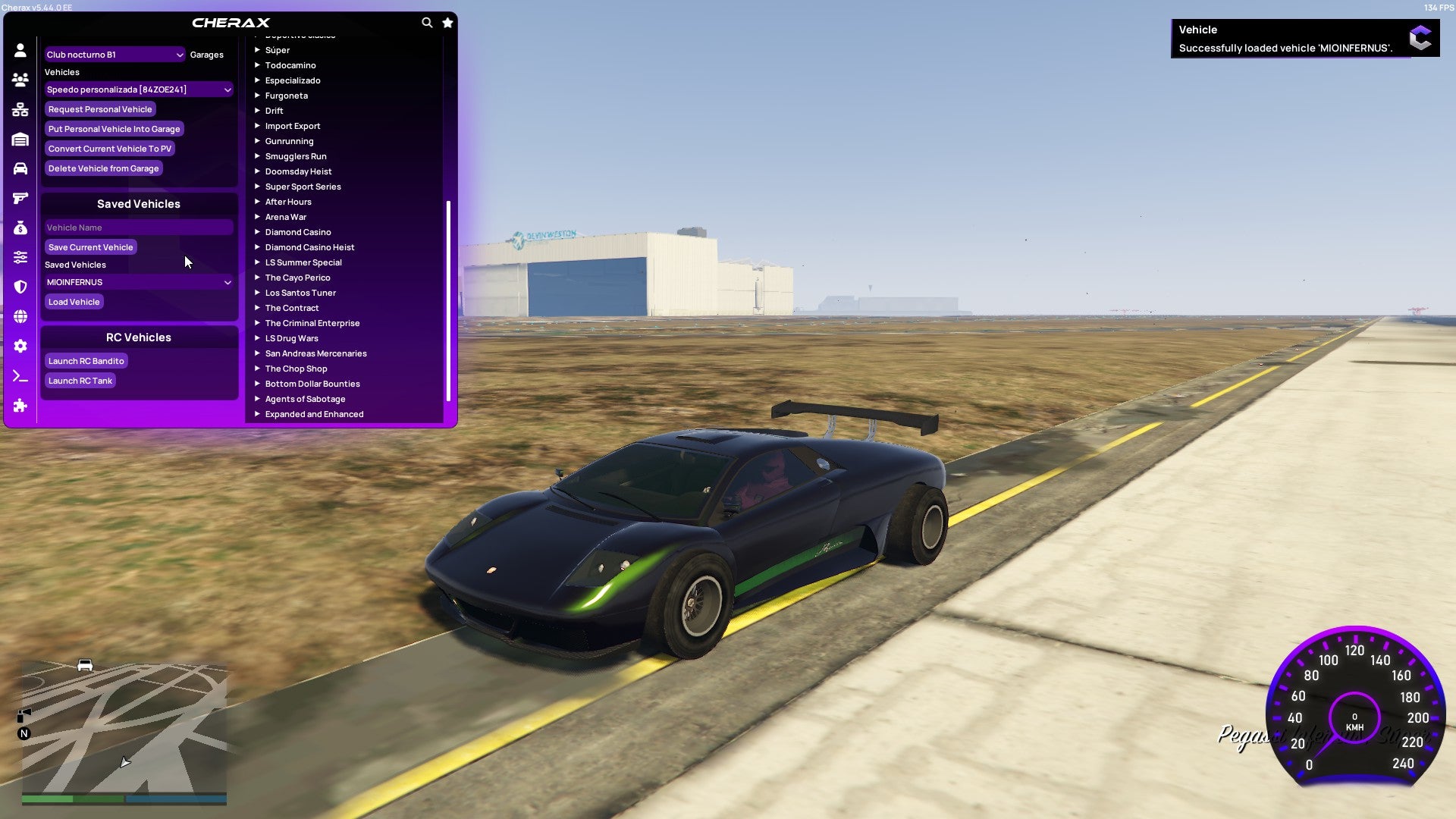Open the Session network icon

[x=20, y=108]
